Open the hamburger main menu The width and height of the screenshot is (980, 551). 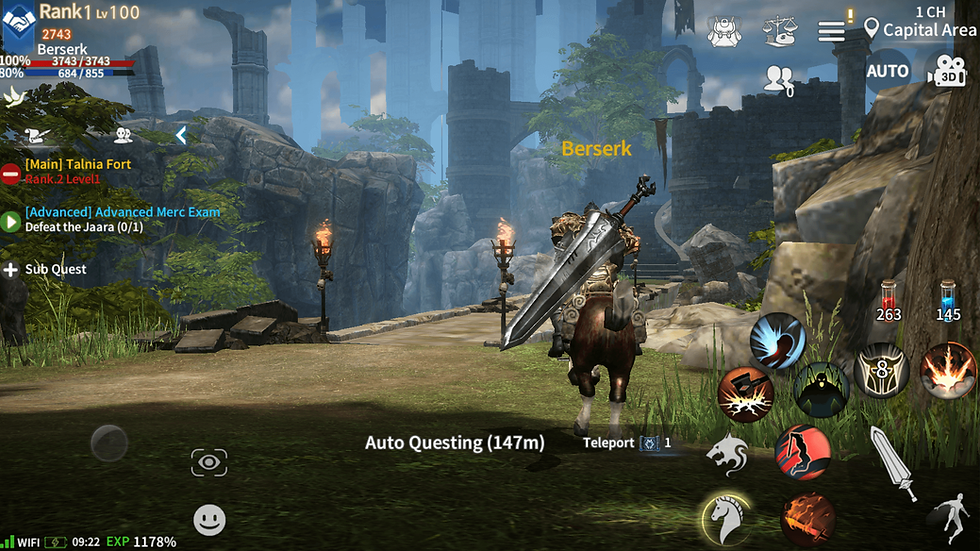[832, 31]
